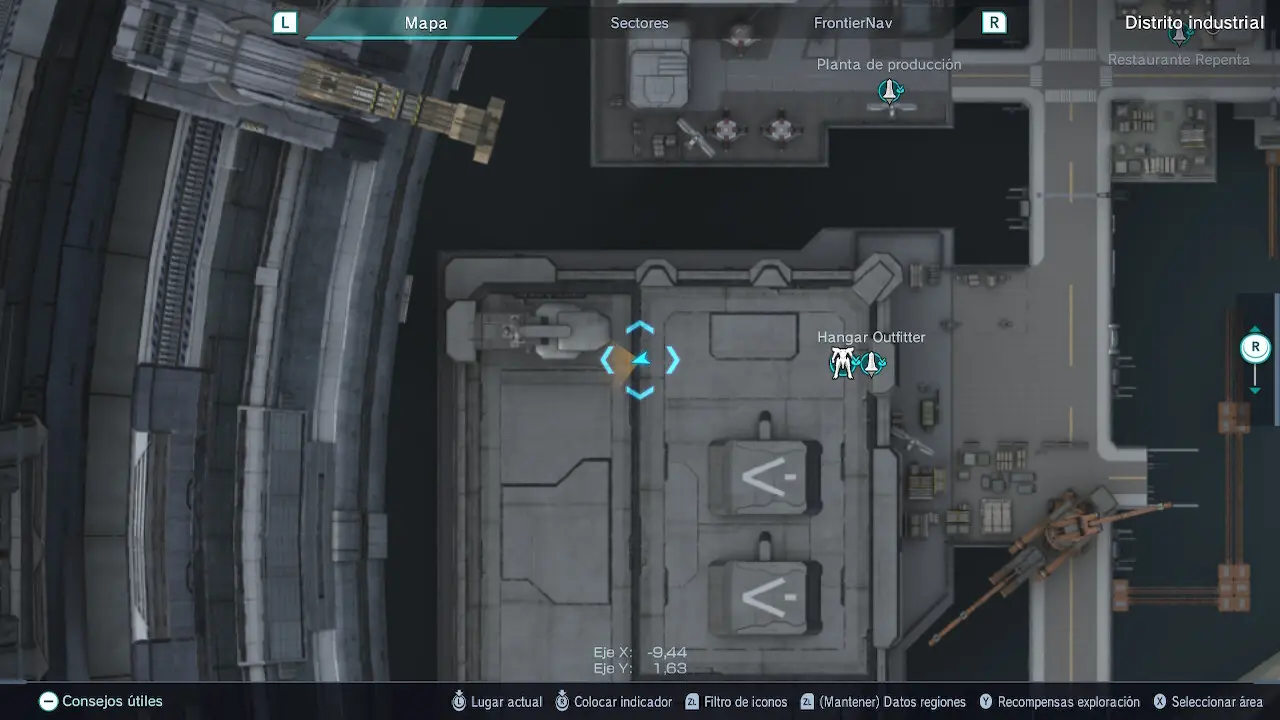Show Consejos útiles tips

tap(101, 702)
